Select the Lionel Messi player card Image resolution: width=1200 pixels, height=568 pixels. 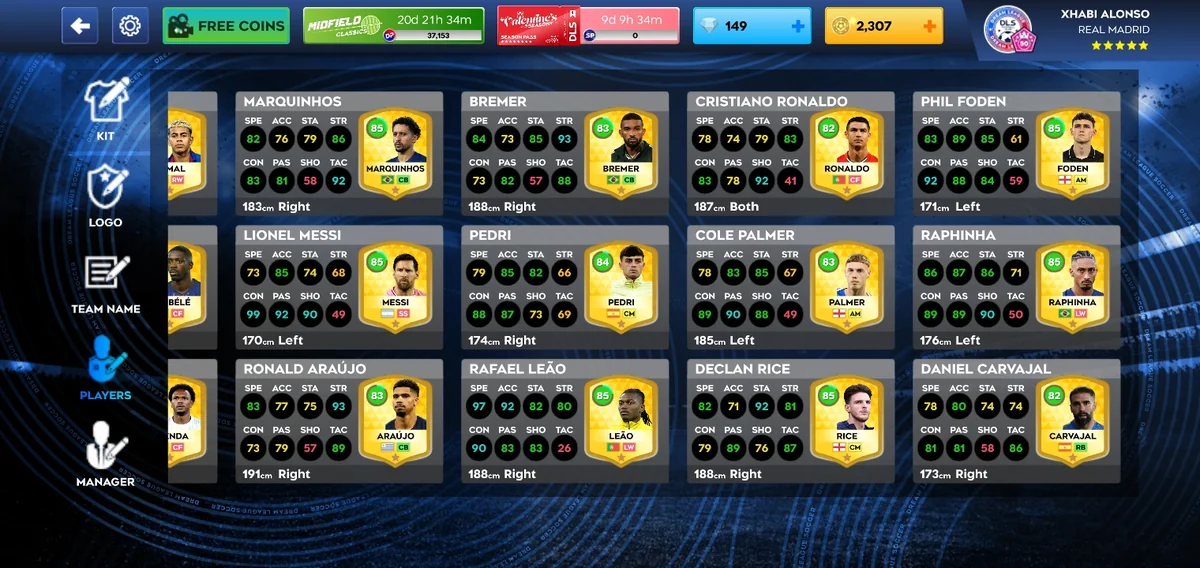339,288
